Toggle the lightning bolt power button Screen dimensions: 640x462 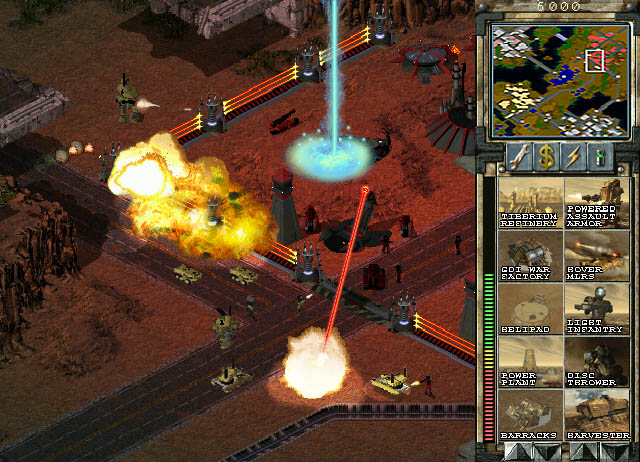[x=573, y=155]
